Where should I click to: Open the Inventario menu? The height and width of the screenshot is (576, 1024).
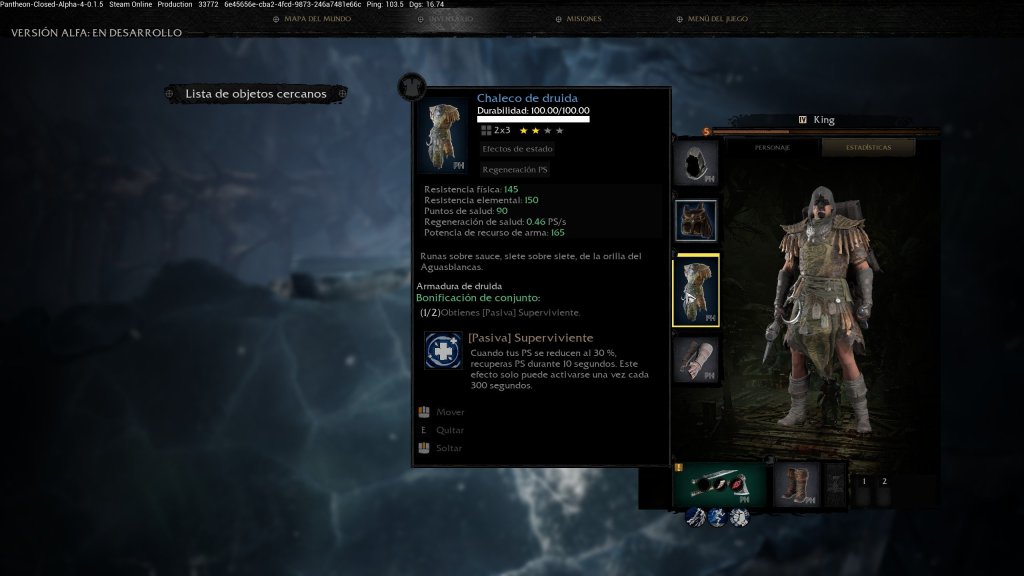point(444,19)
